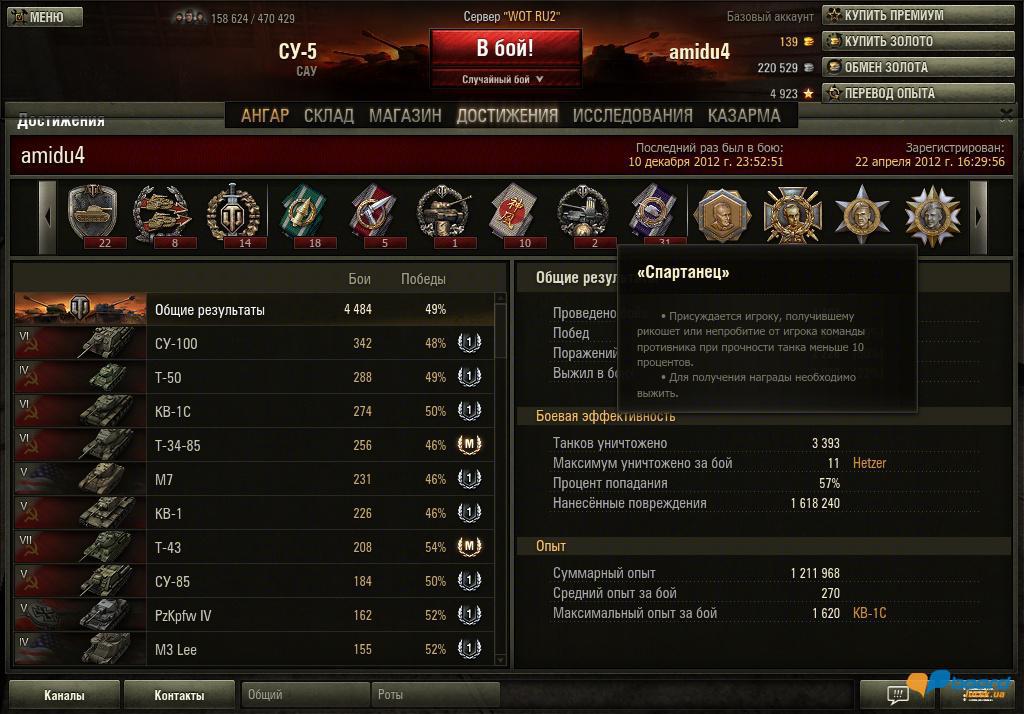Choose the PzKpfw IV statistics row
Viewport: 1024px width, 714px height.
[254, 616]
